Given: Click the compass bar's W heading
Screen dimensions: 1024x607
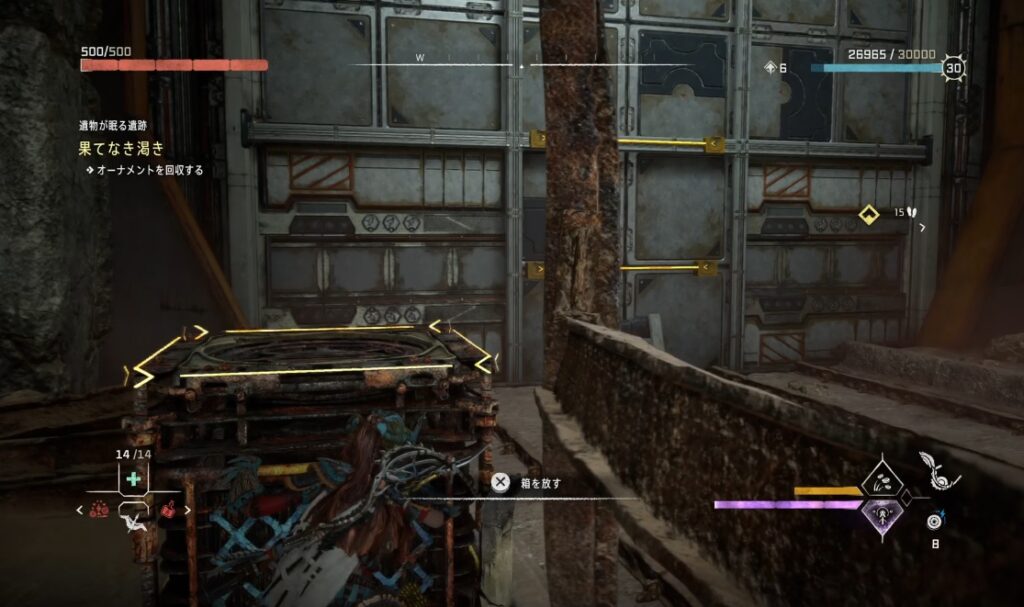Looking at the screenshot, I should (421, 58).
